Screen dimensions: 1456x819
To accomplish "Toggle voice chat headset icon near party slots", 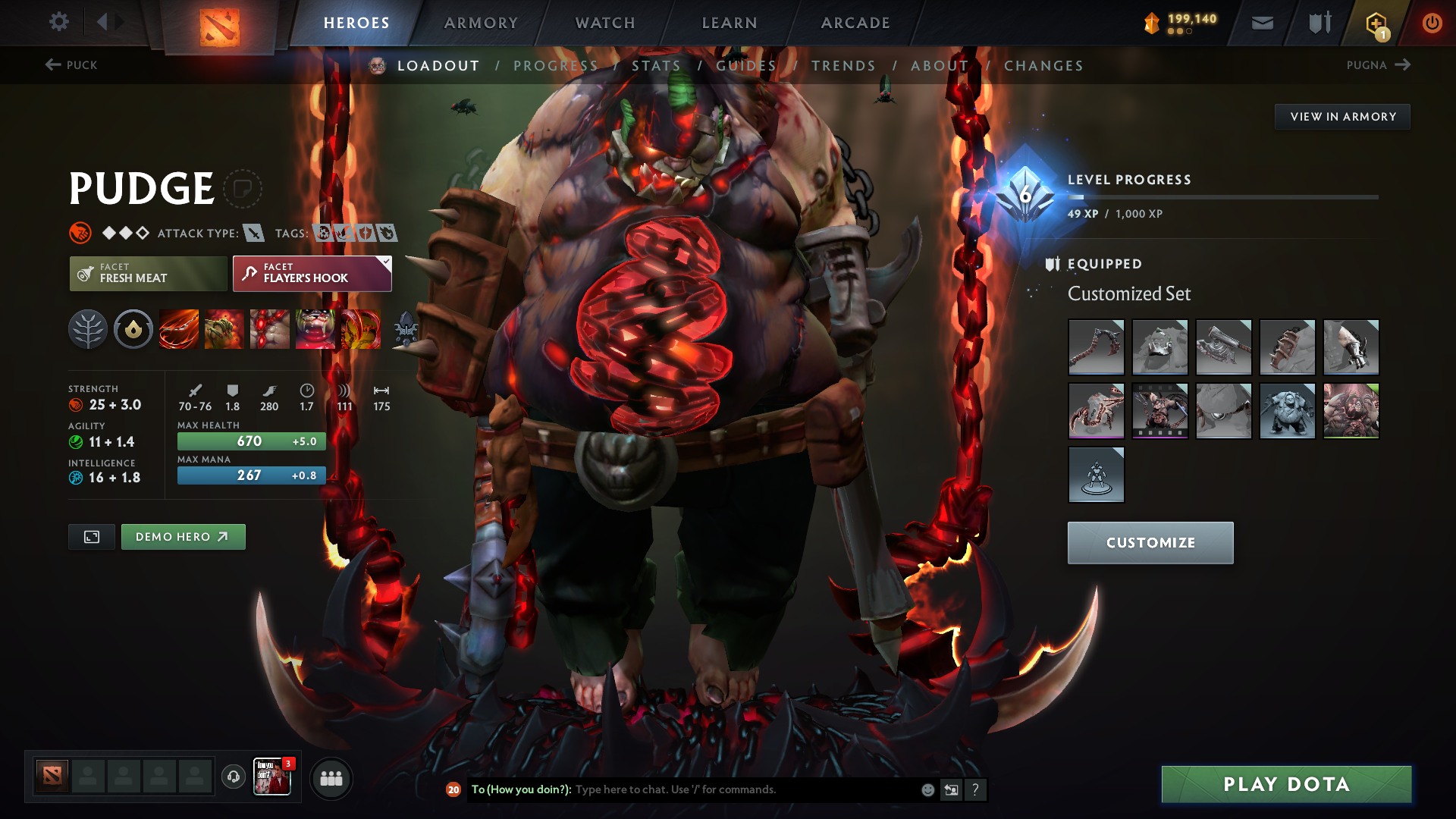I will coord(233,777).
